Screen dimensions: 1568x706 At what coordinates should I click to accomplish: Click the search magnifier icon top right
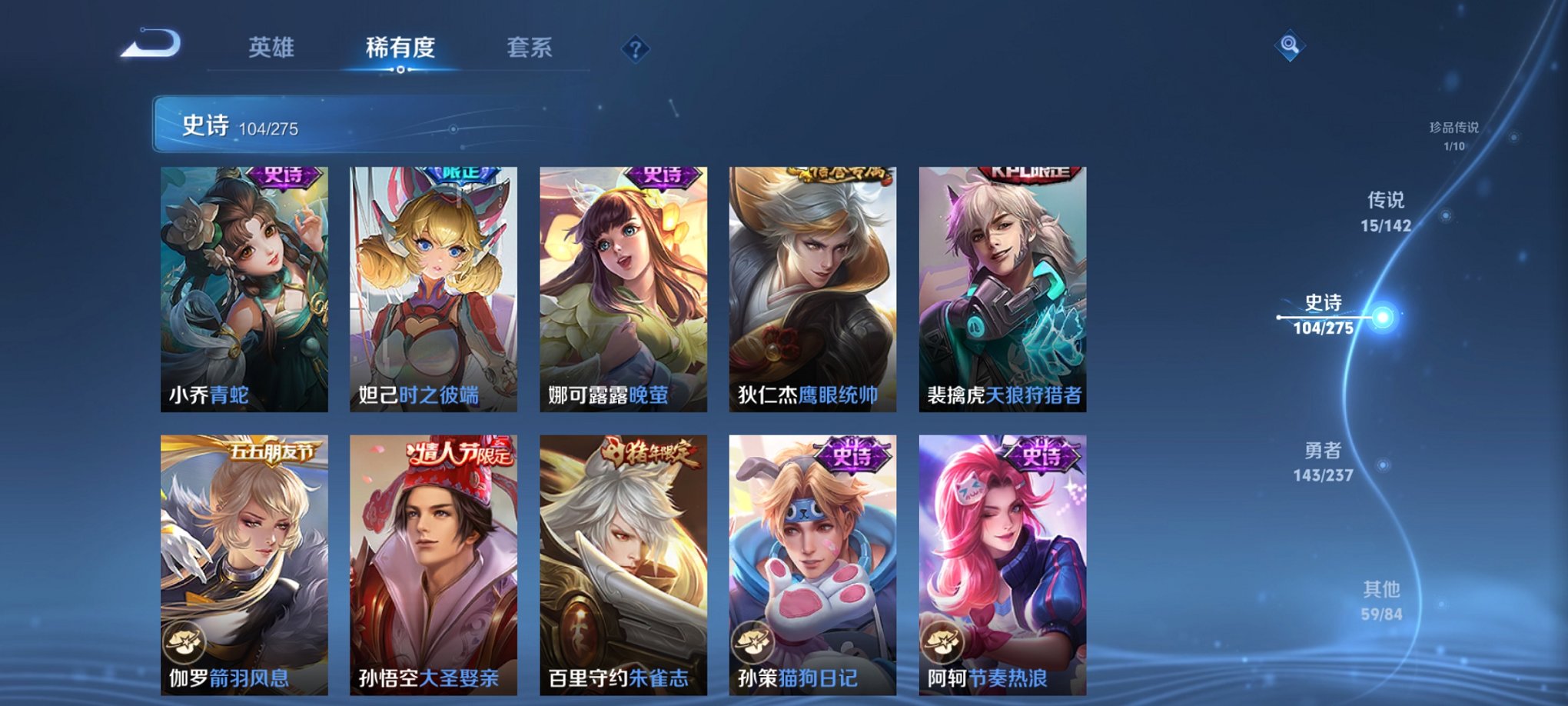point(1291,46)
